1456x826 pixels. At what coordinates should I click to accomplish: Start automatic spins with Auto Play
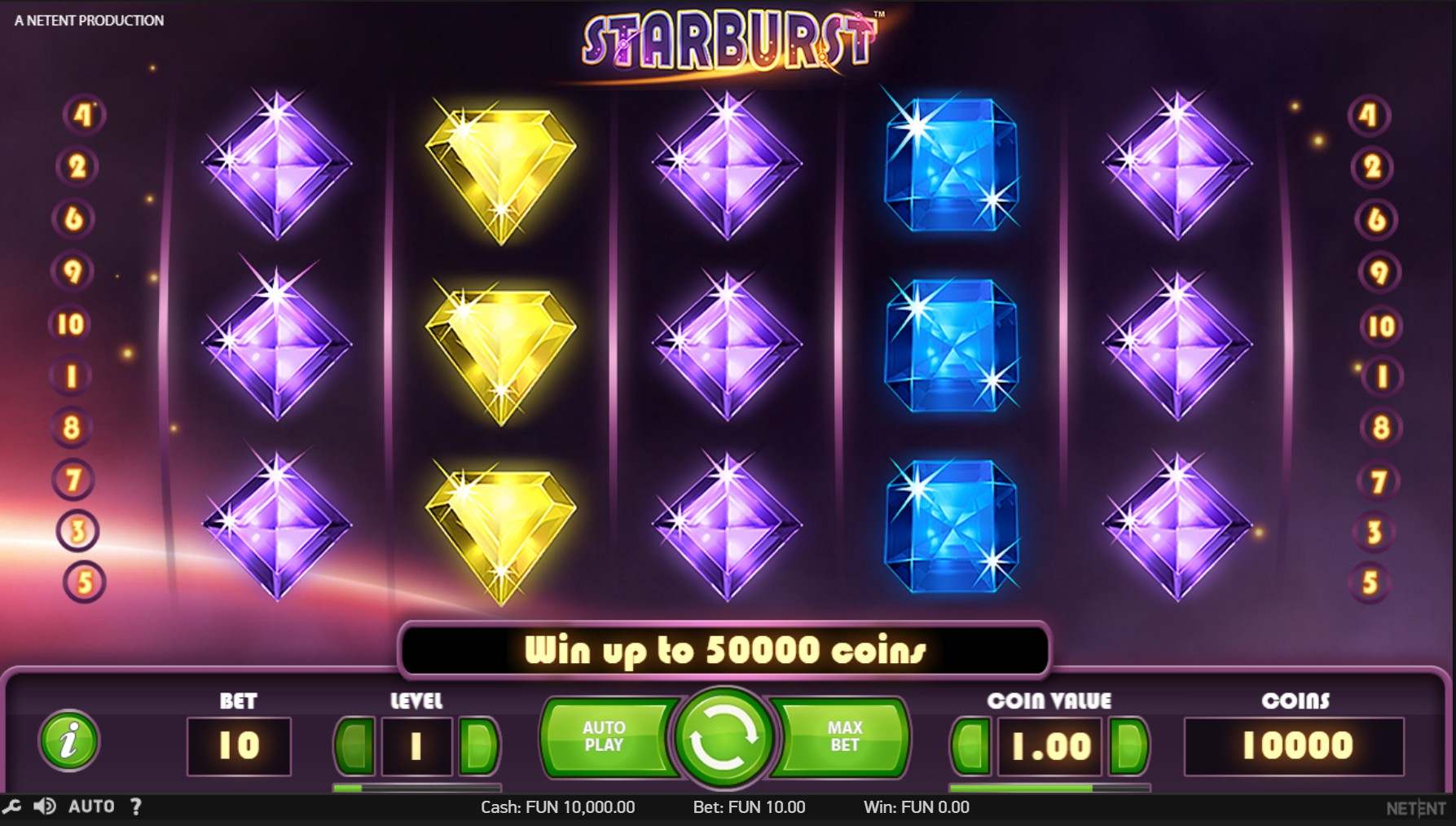606,737
